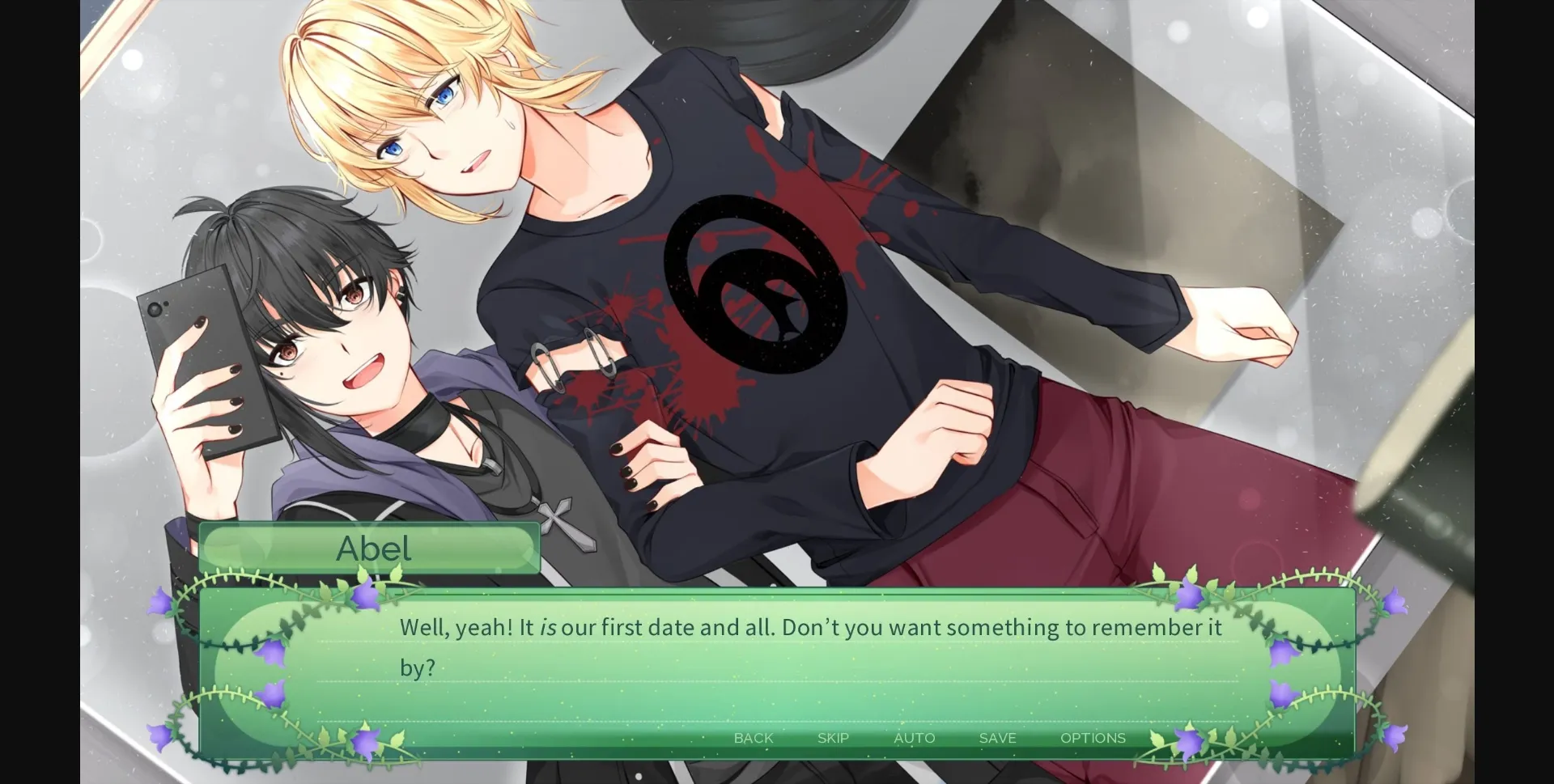Enable SKIP mode for dialogue
1554x784 pixels.
coord(833,738)
